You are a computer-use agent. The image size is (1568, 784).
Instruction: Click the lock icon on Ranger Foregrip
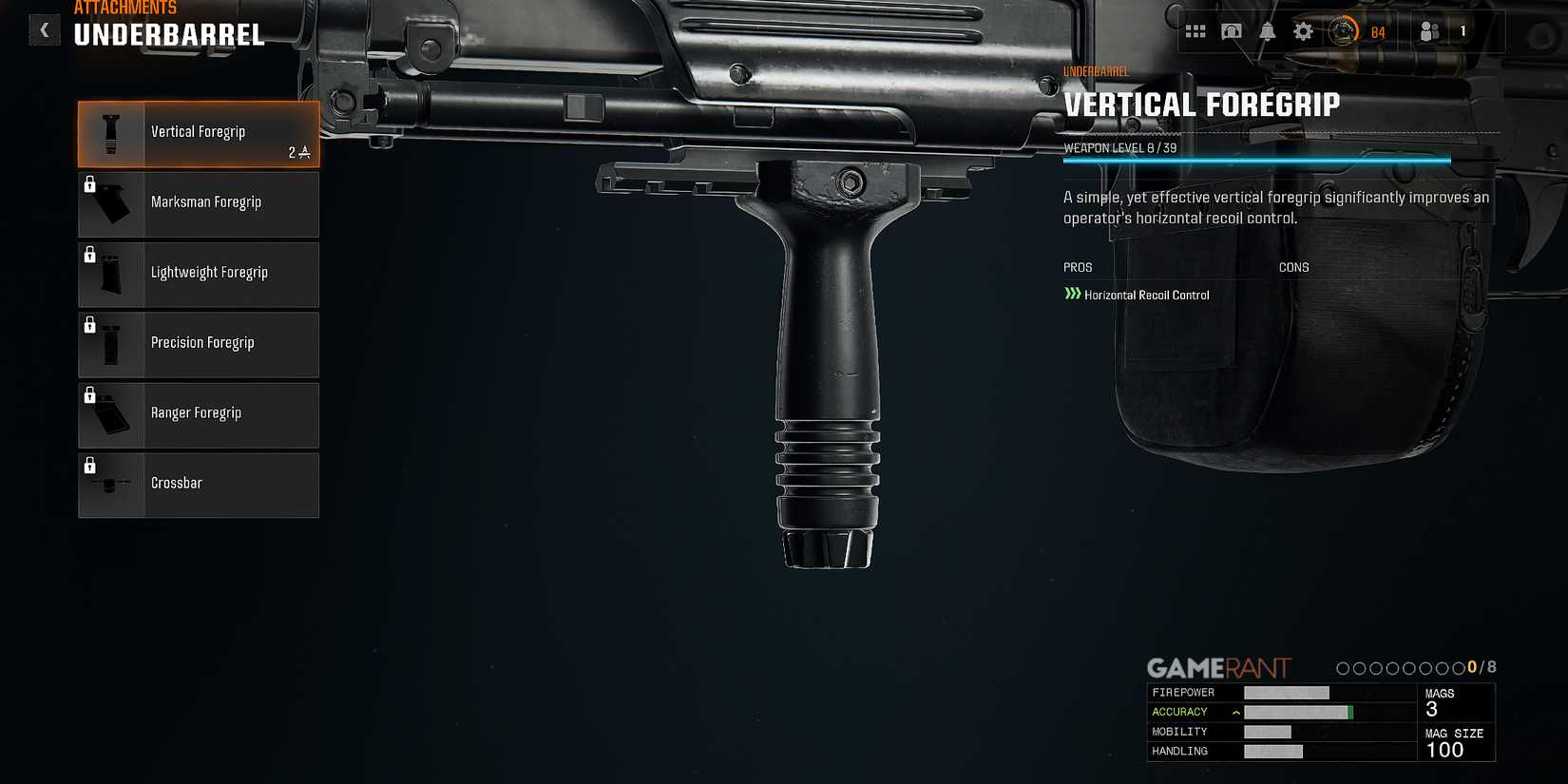90,395
